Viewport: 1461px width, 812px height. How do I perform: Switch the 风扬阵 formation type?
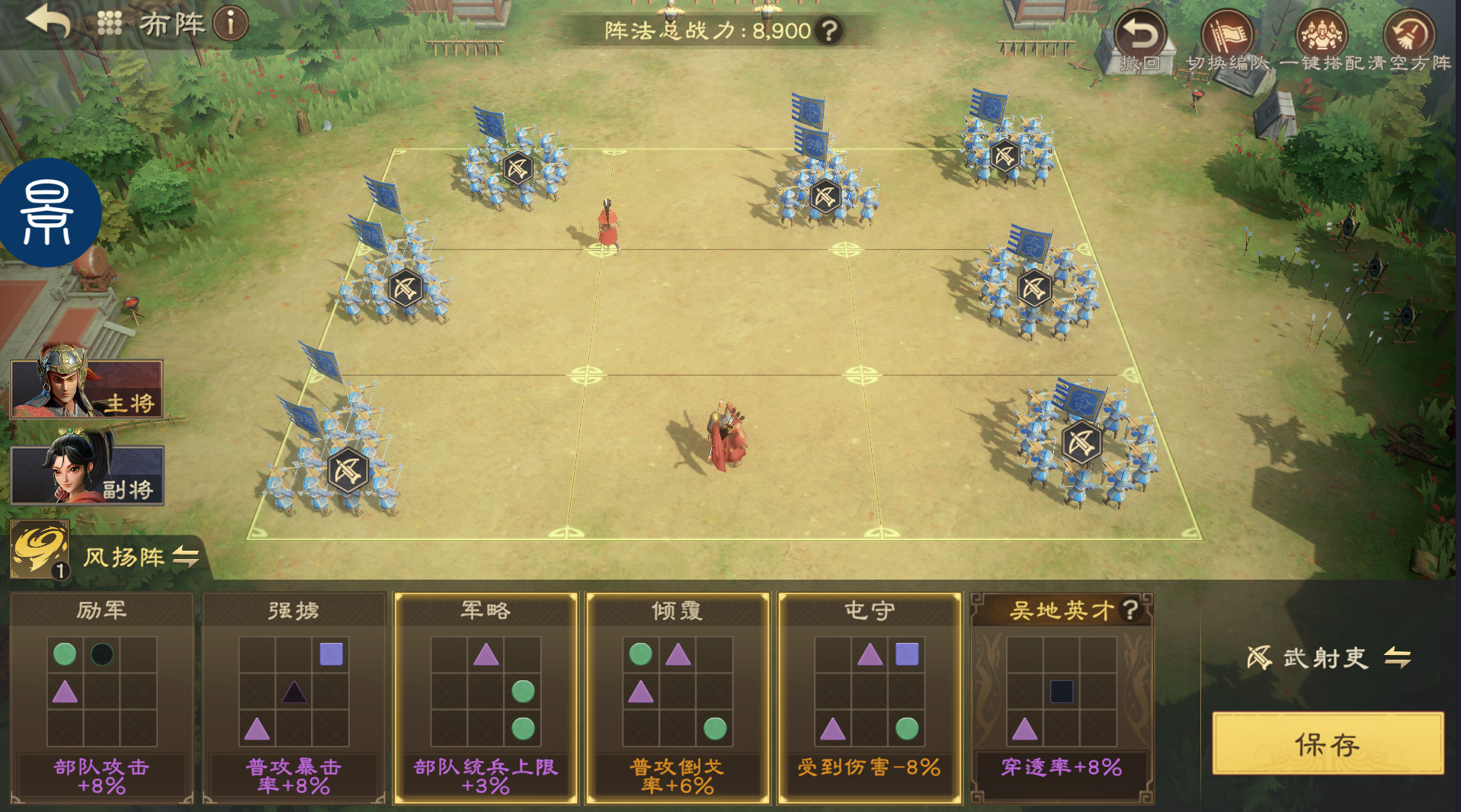point(186,557)
